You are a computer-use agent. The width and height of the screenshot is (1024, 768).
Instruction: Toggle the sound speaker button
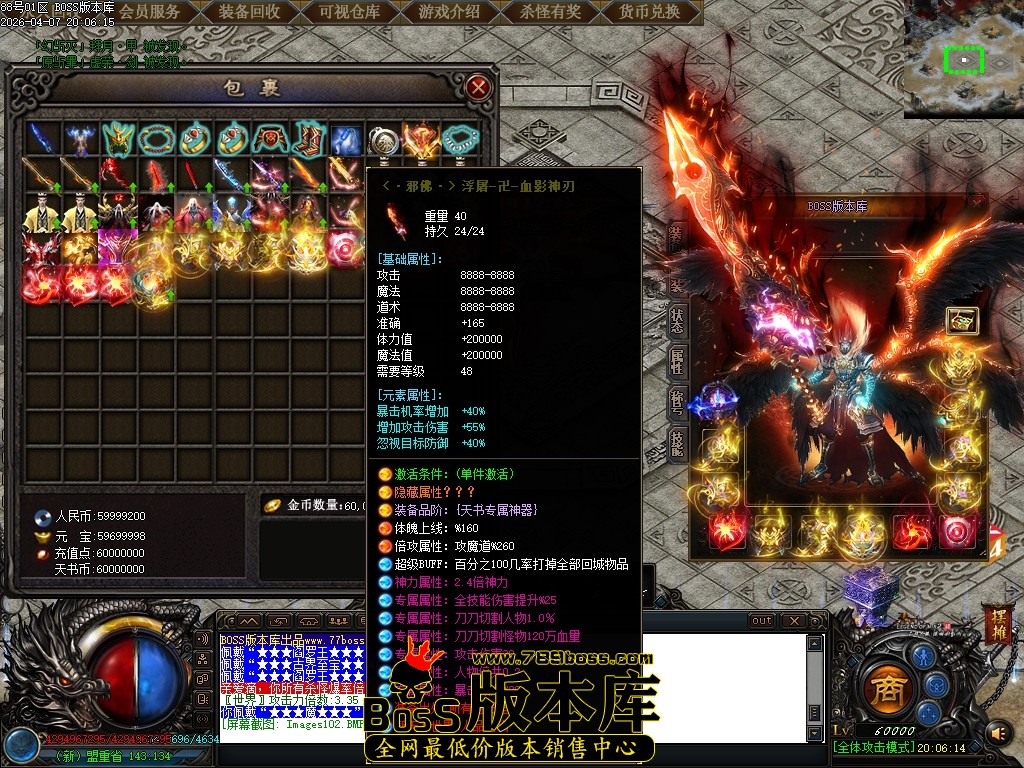(x=999, y=734)
